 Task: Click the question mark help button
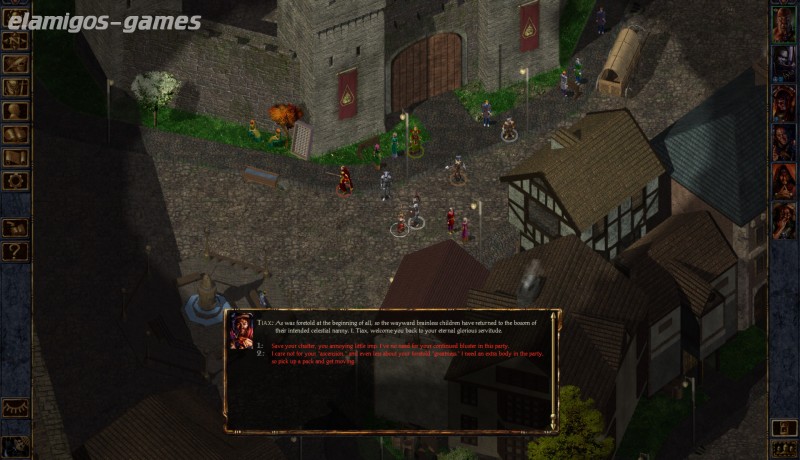tap(15, 251)
